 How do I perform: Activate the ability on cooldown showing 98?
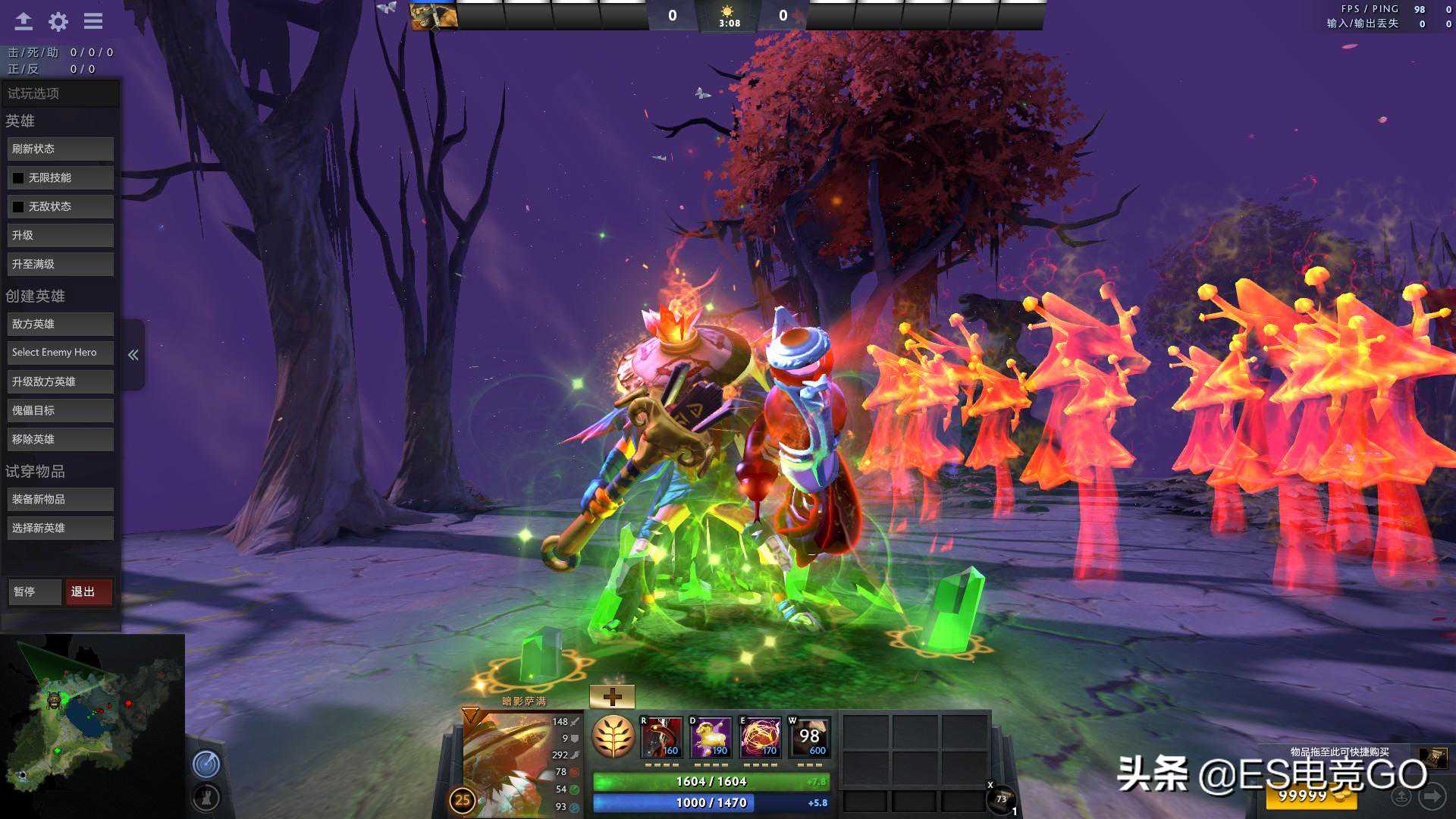coord(809,737)
